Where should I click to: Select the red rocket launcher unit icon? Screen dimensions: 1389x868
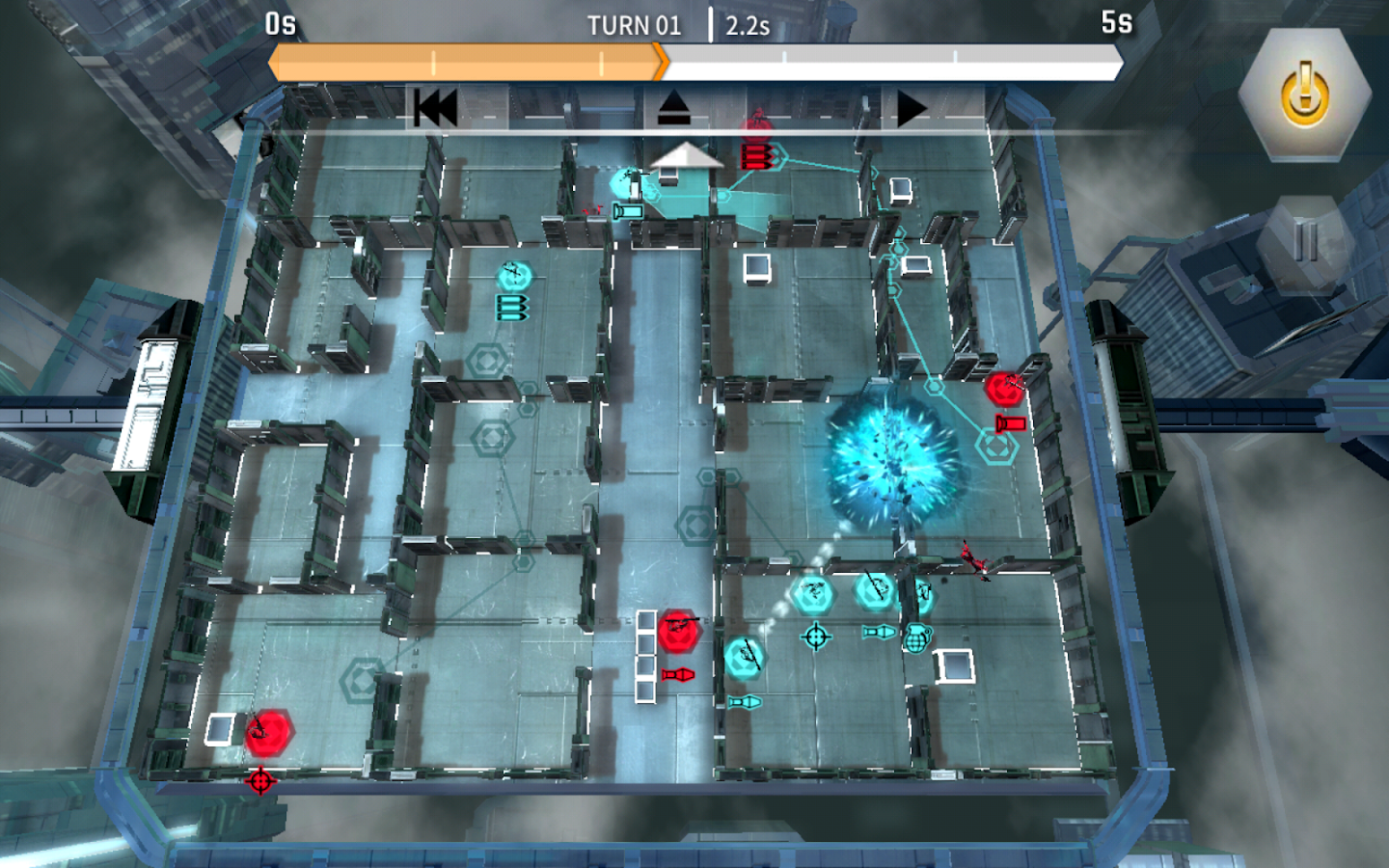[x=1010, y=420]
